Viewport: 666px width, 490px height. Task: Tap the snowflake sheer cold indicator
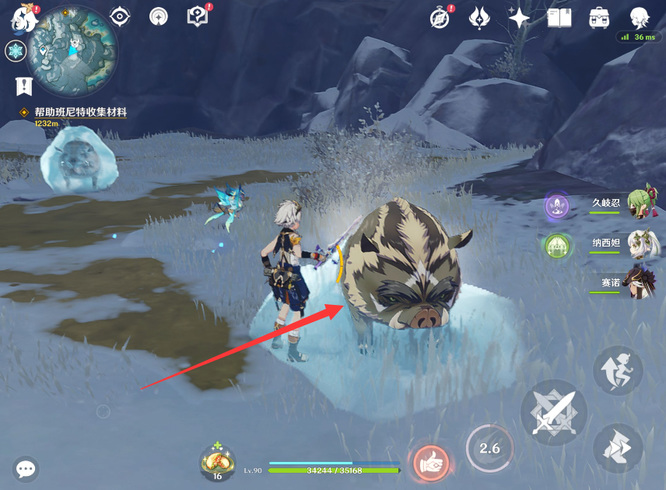point(14,51)
